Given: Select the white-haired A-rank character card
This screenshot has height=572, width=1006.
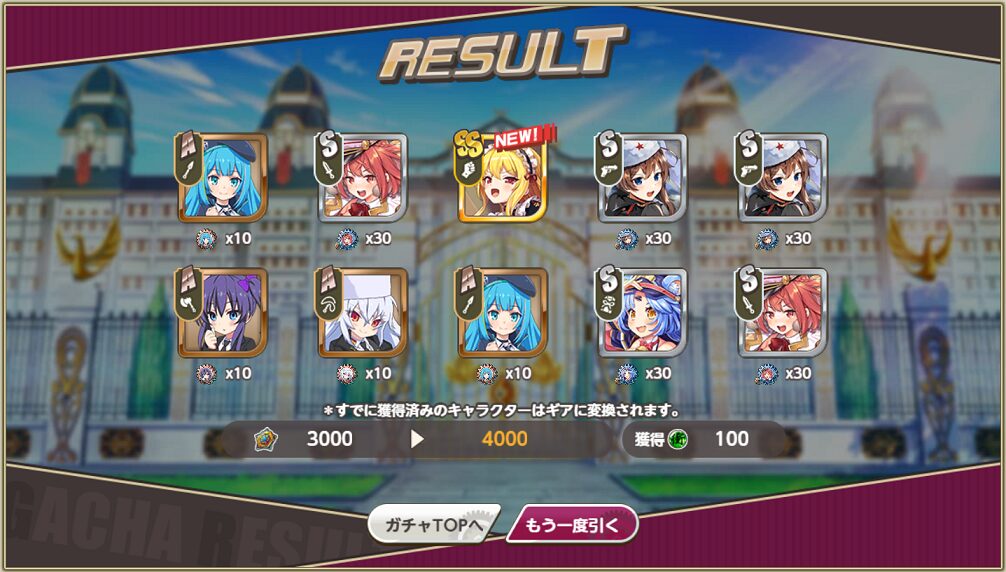Looking at the screenshot, I should pos(363,313).
